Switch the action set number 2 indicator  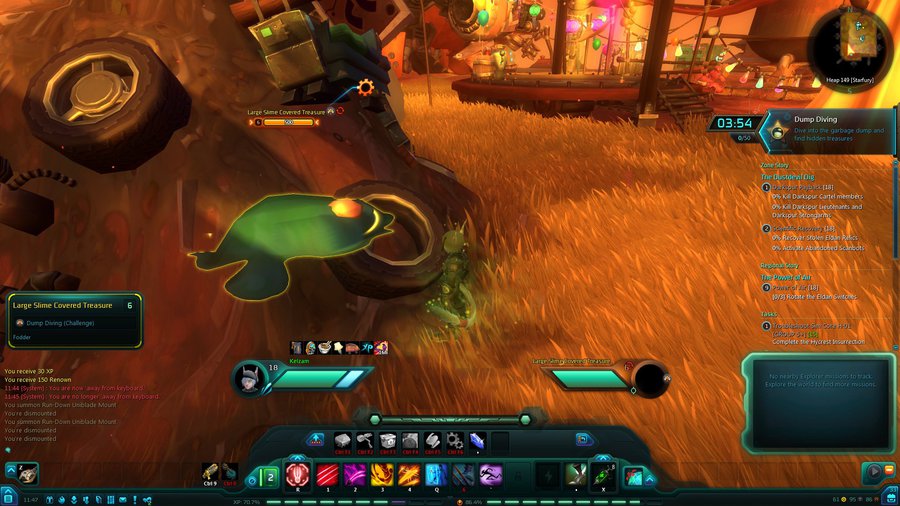click(x=269, y=475)
